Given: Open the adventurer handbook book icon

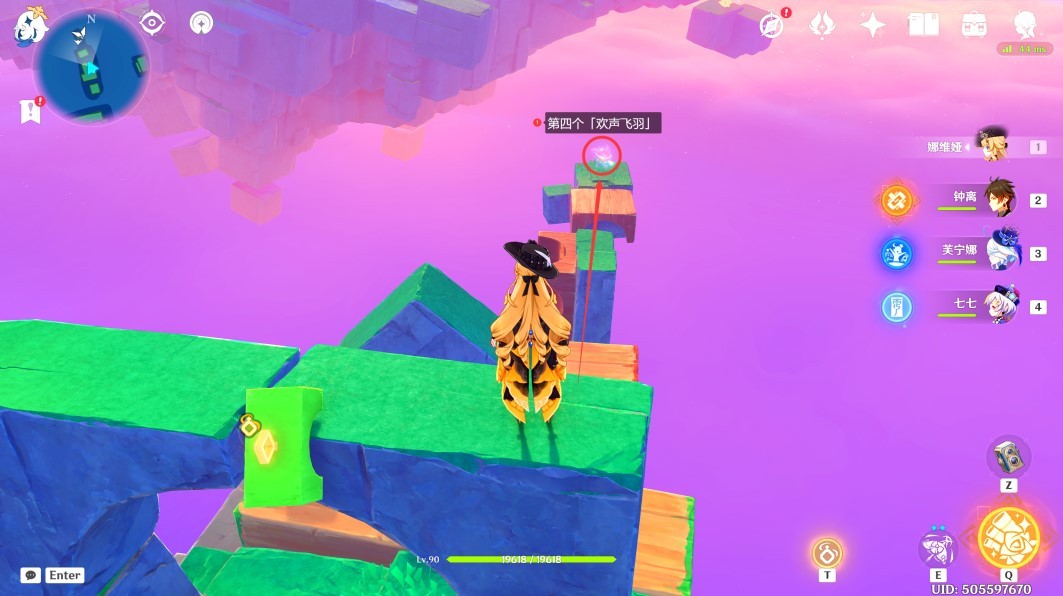Looking at the screenshot, I should (923, 26).
